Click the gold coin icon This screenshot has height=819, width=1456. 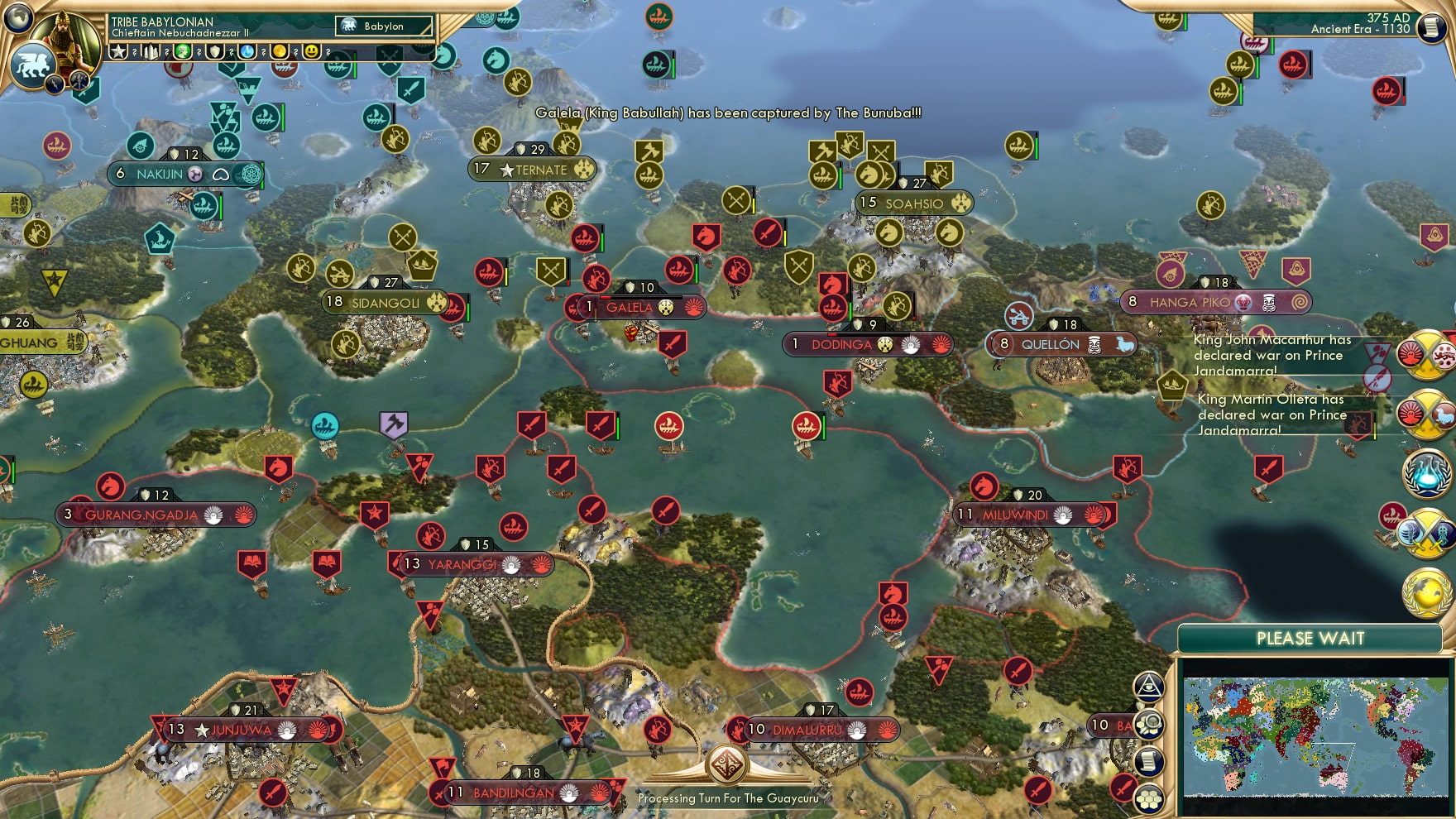pos(280,51)
